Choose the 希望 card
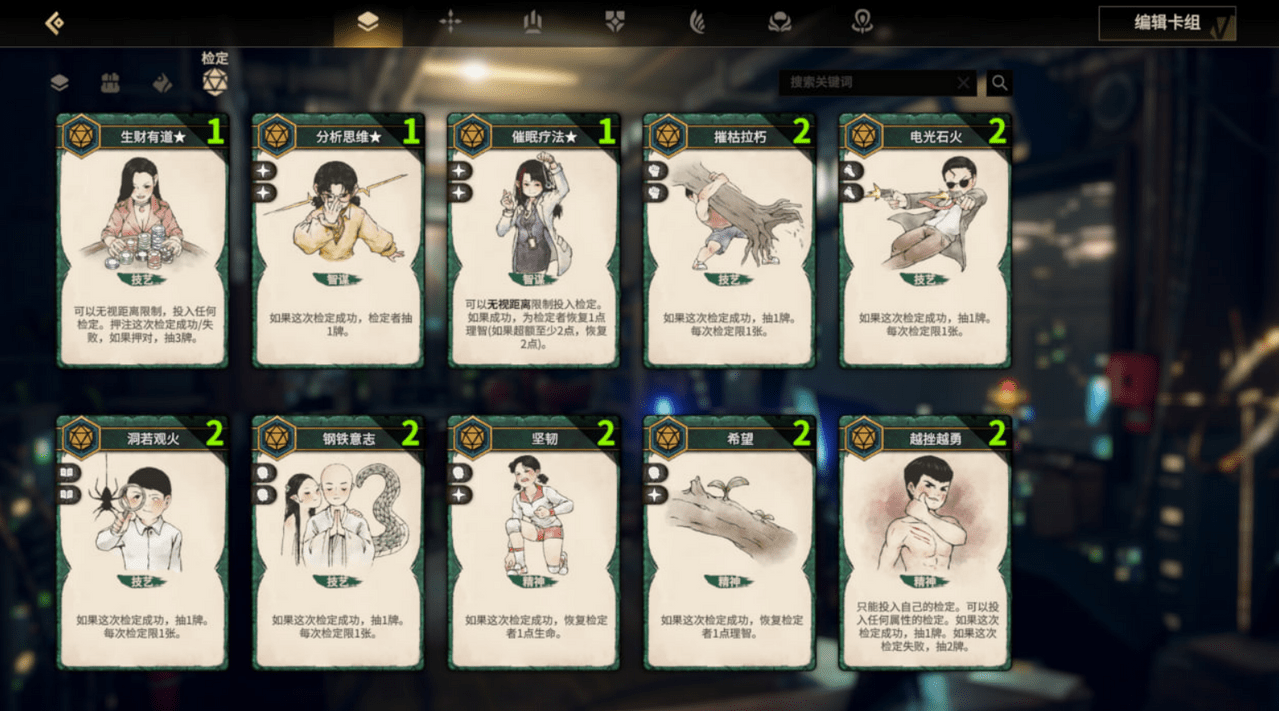 (x=729, y=543)
